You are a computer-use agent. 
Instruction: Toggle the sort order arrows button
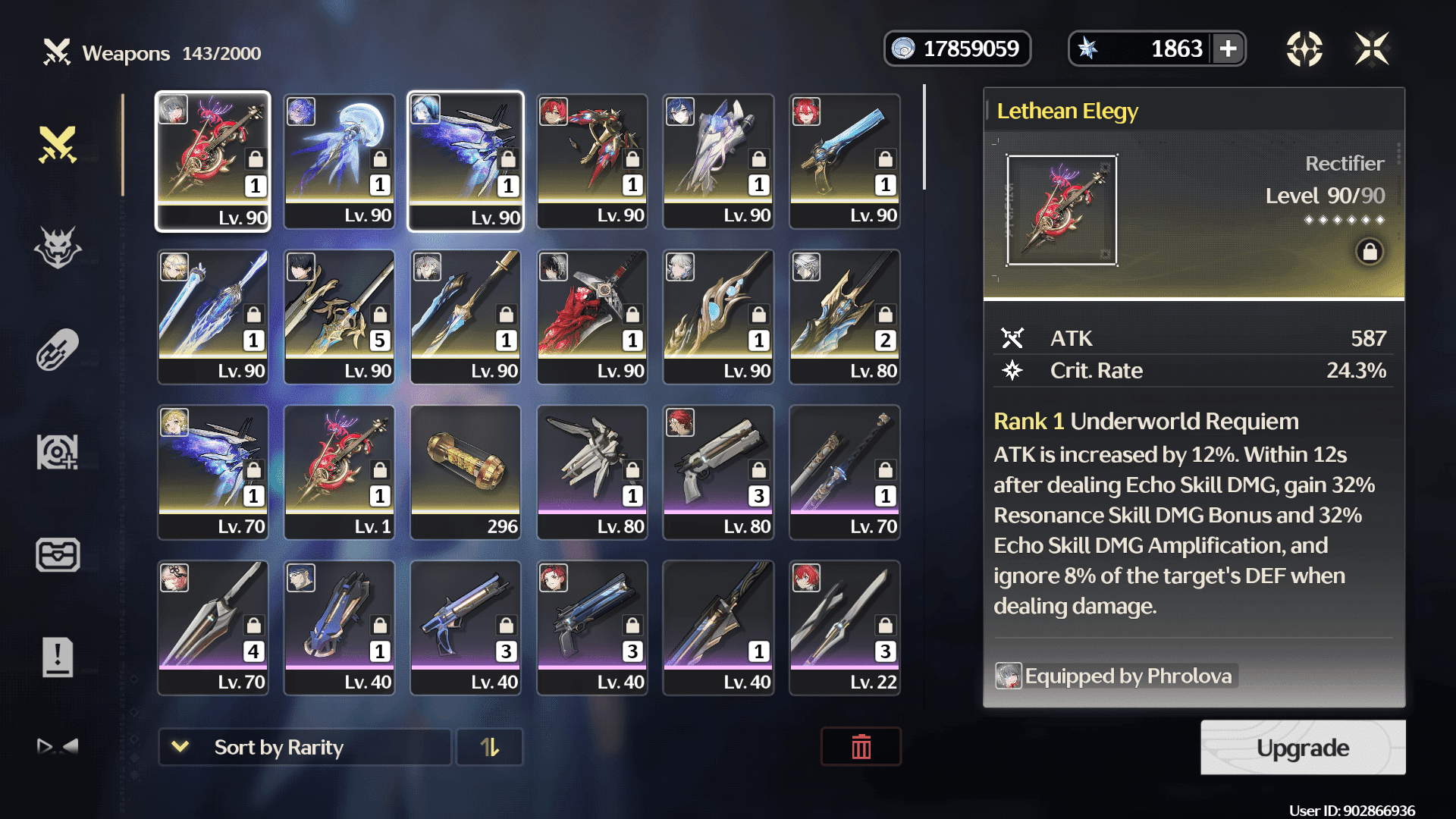pyautogui.click(x=489, y=748)
